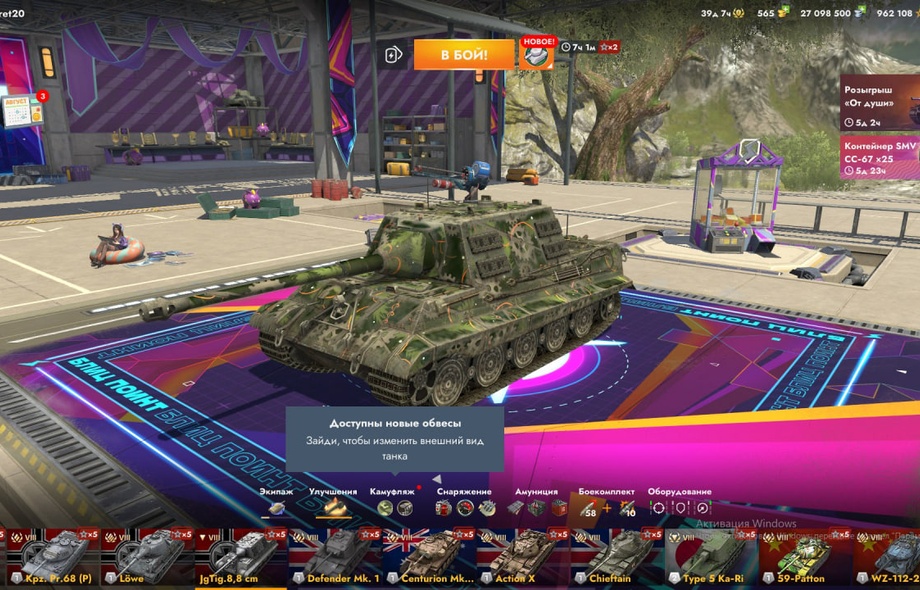Choose the Defender Mk. 1 tank

coord(335,557)
